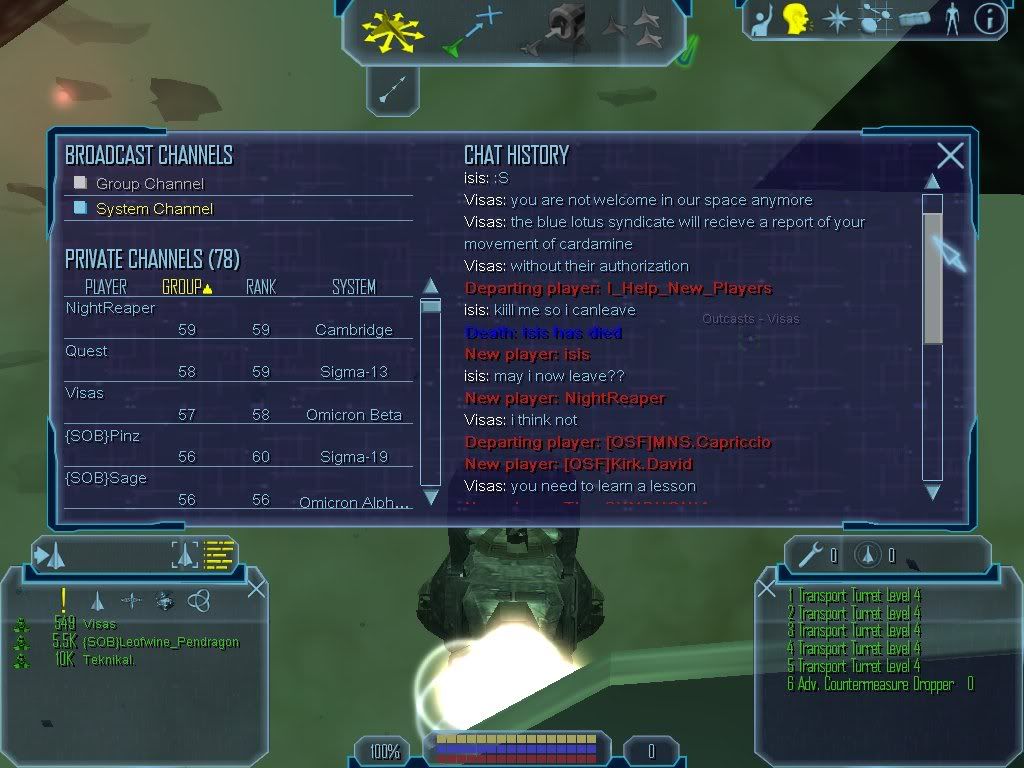Close the weapons list panel
The width and height of the screenshot is (1024, 768).
coord(767,588)
